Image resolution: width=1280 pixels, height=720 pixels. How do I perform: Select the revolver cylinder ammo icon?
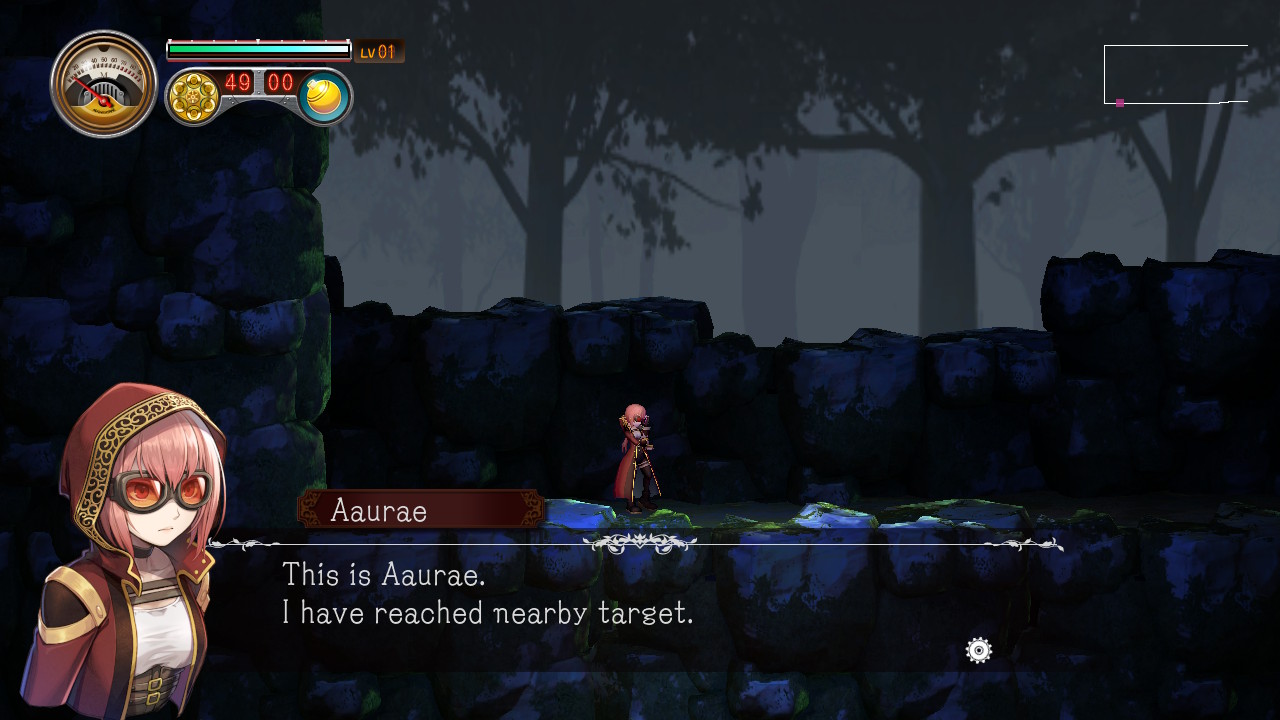click(x=193, y=95)
